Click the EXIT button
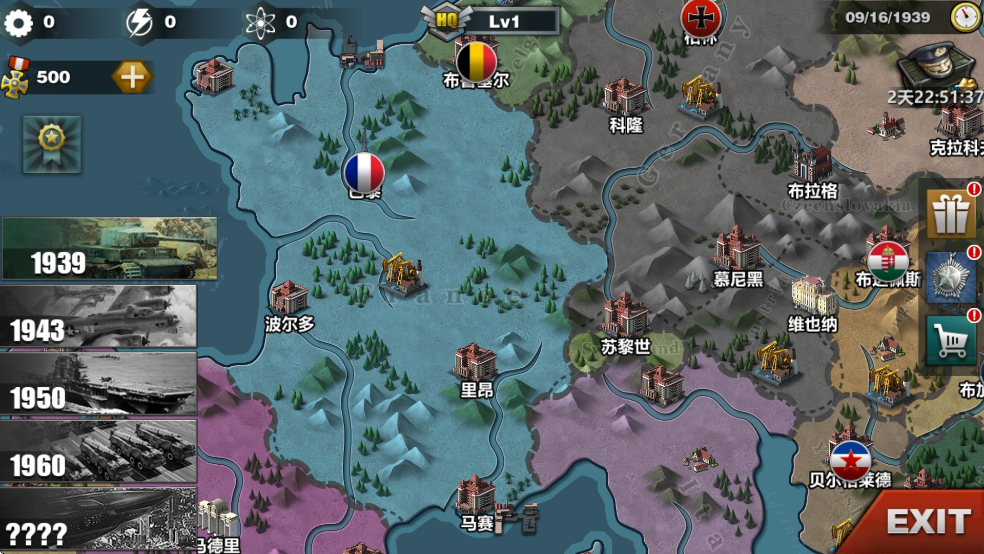 [x=926, y=520]
